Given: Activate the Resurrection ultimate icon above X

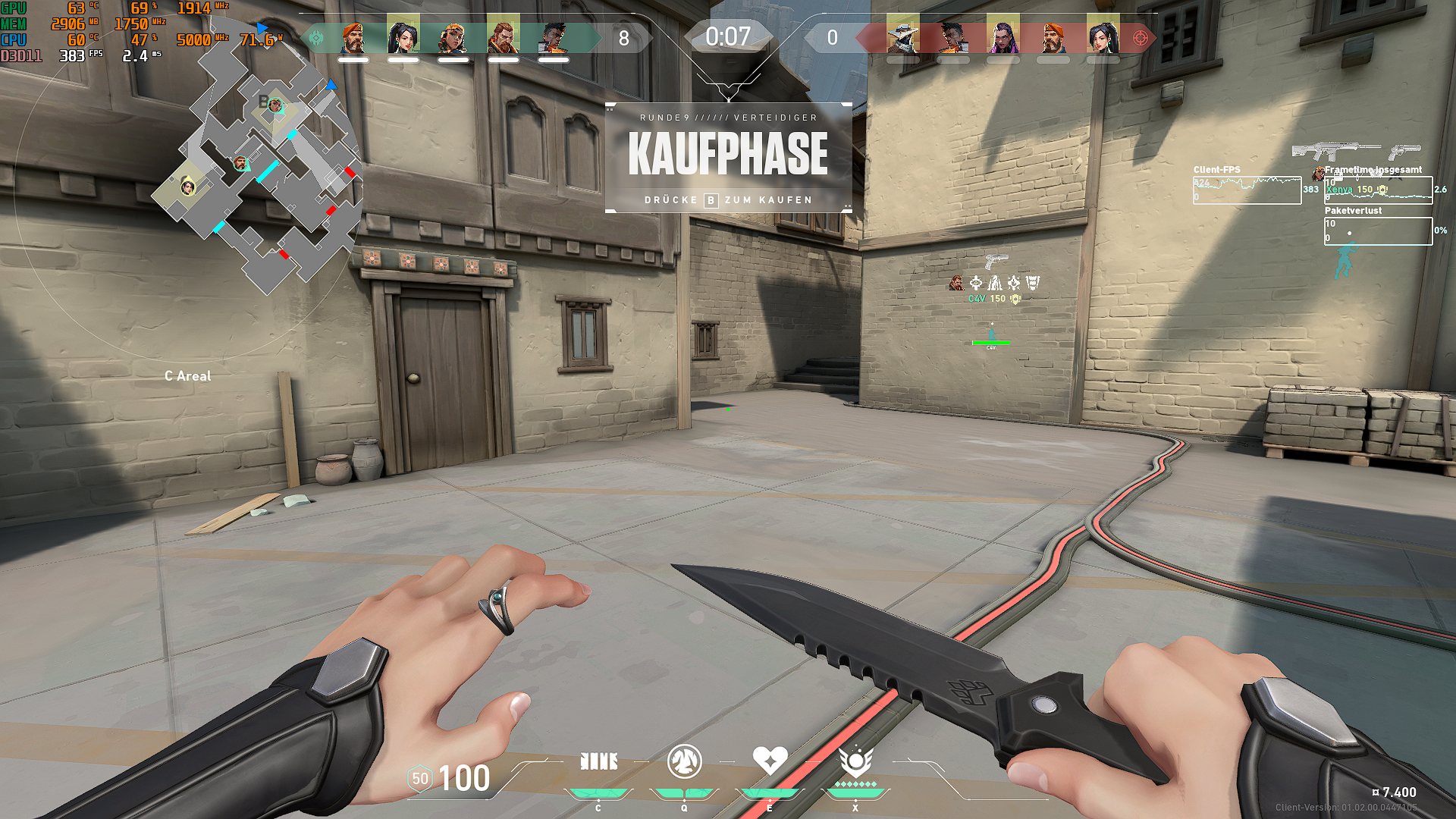Looking at the screenshot, I should (x=855, y=762).
